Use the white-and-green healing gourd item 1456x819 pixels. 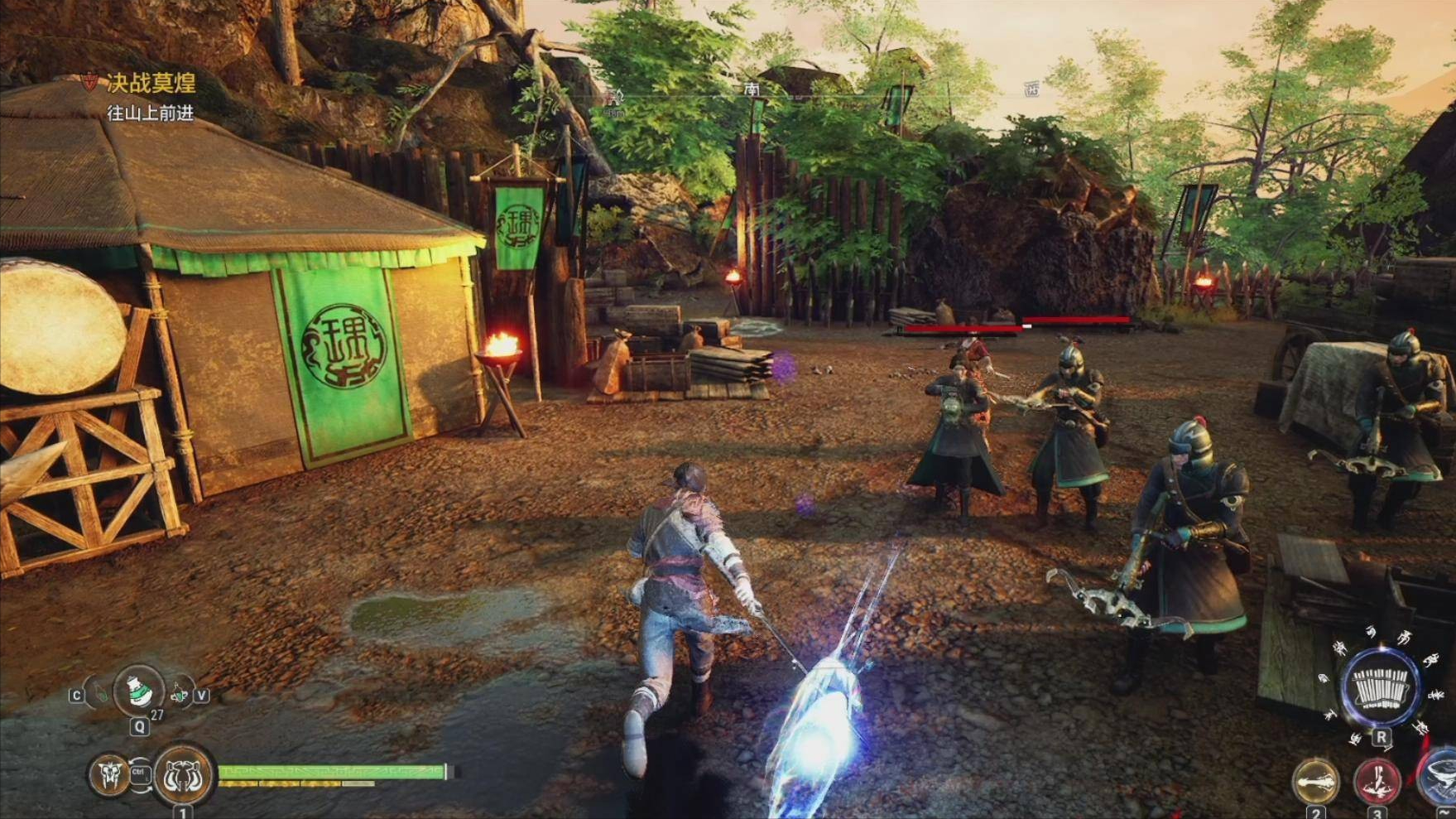tap(138, 691)
